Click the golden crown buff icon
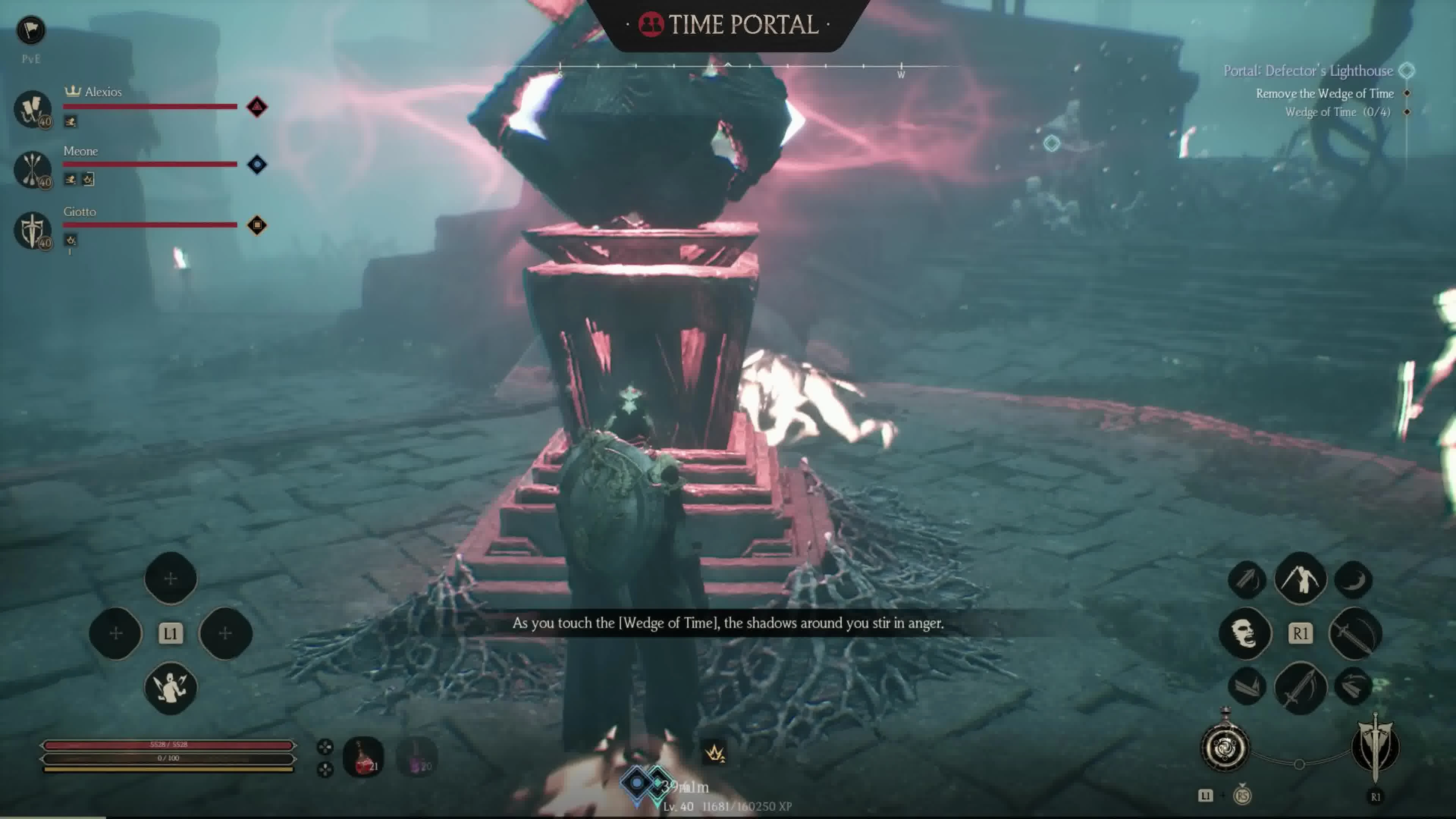The image size is (1456, 819). 715,753
